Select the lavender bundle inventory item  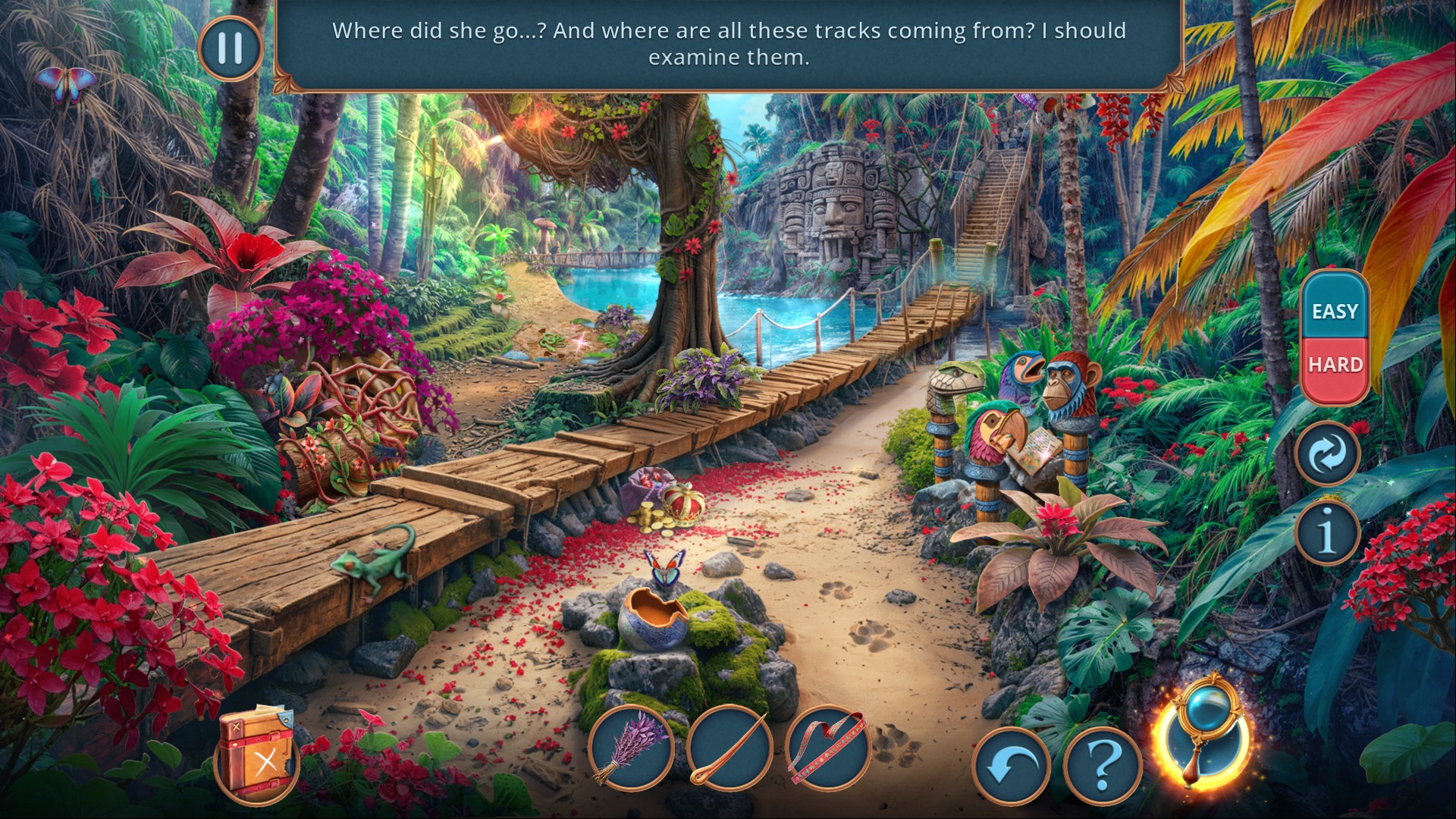click(632, 749)
